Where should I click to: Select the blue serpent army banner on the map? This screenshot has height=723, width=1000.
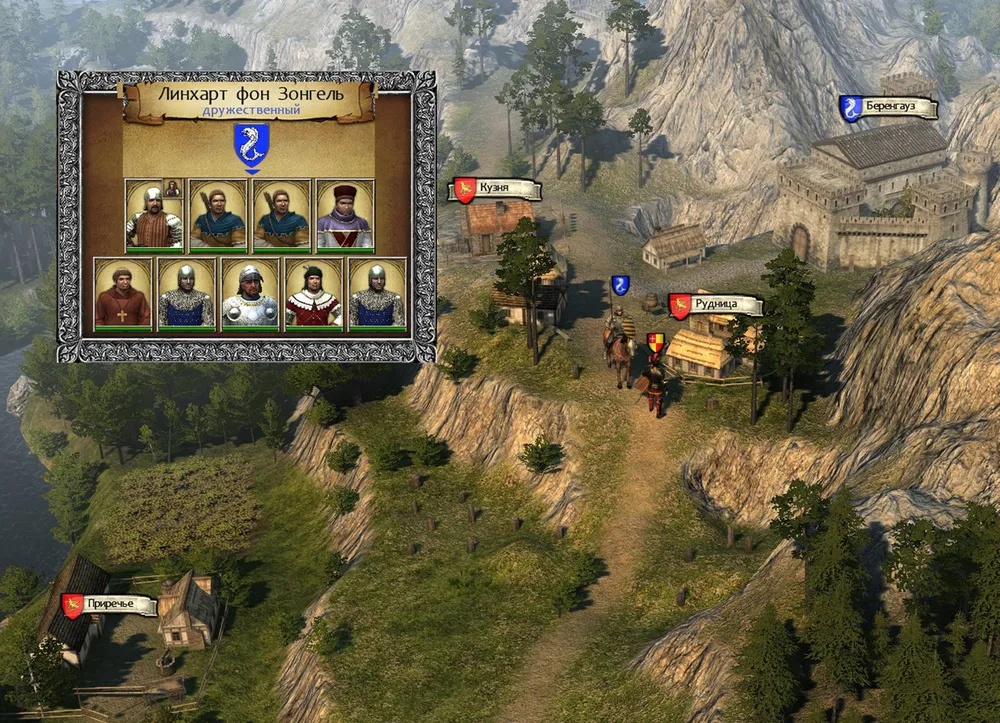[x=620, y=285]
